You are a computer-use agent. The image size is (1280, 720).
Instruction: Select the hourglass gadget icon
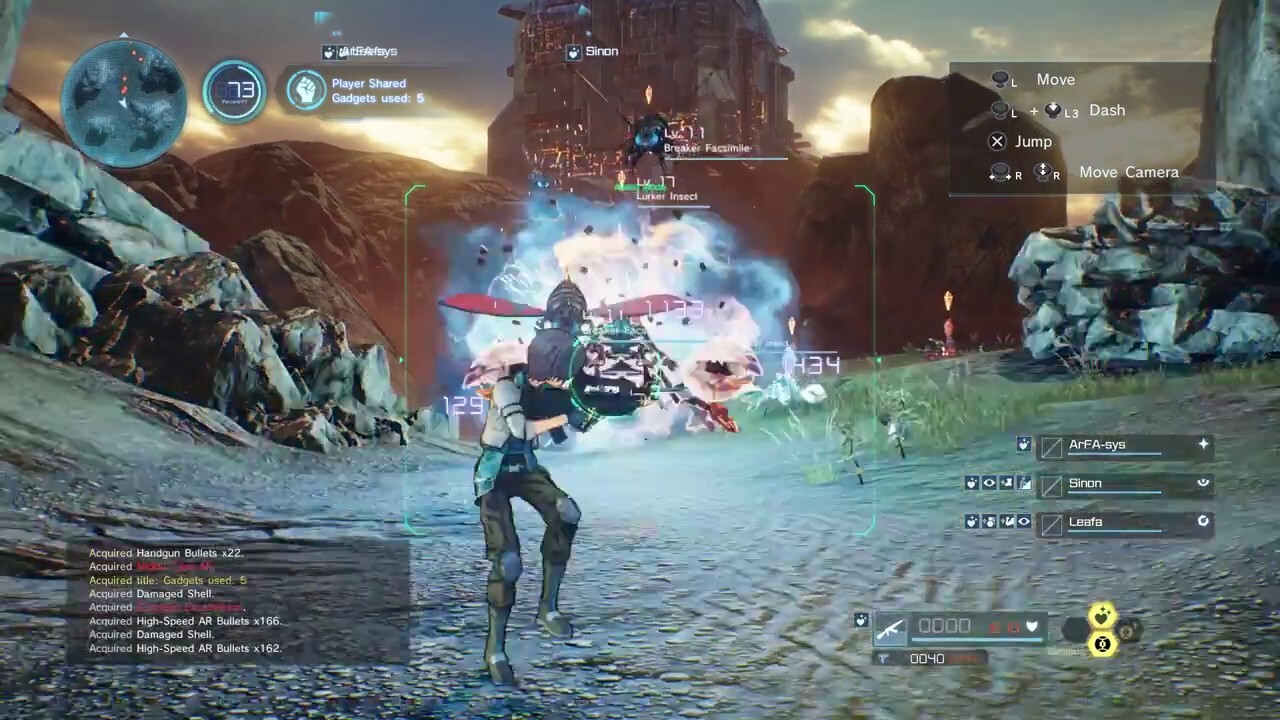click(x=1103, y=645)
